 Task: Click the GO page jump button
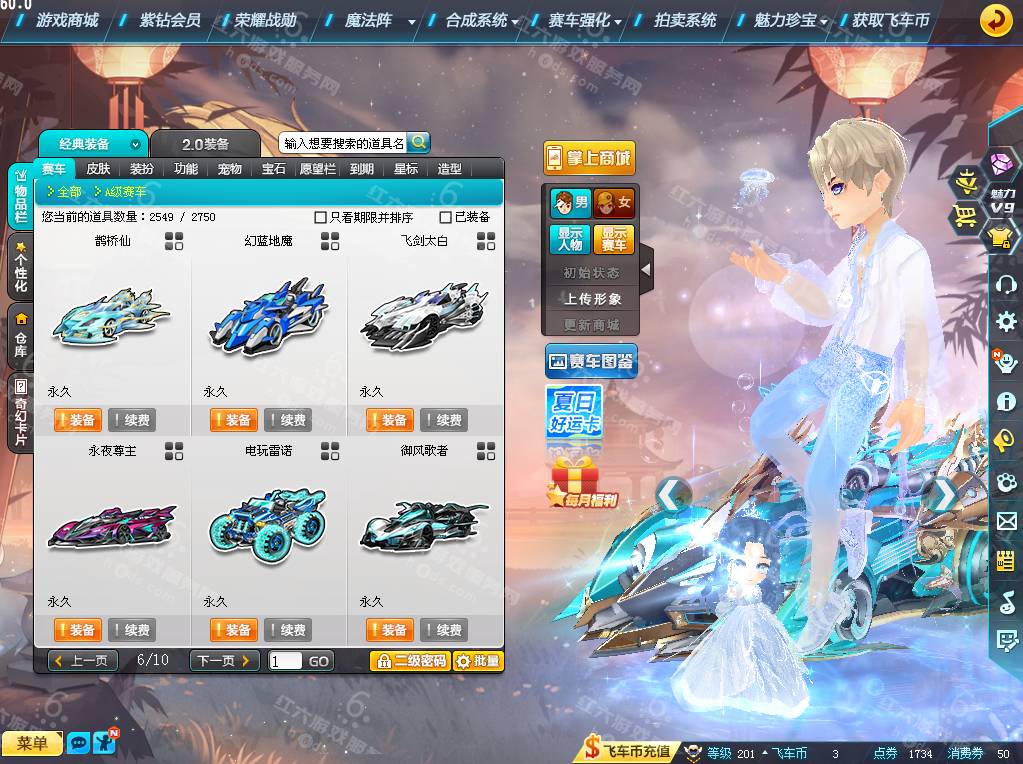(x=319, y=661)
